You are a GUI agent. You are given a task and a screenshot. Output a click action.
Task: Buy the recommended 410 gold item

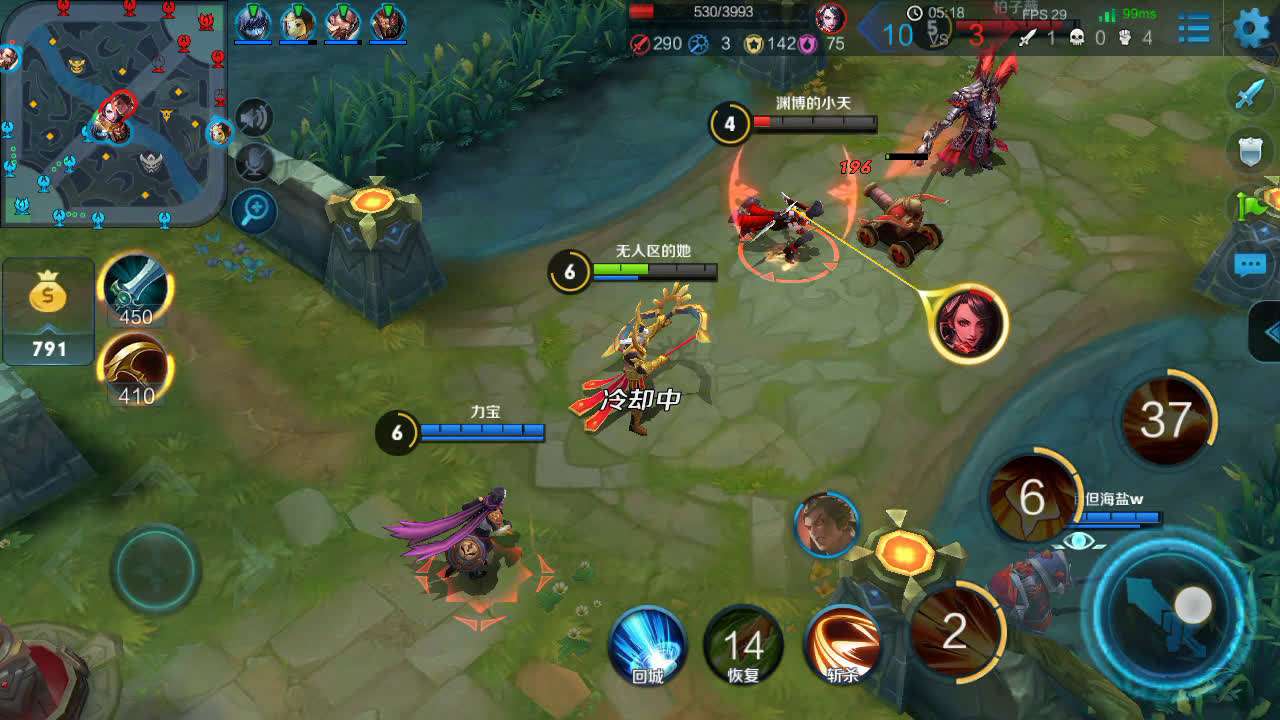[135, 370]
